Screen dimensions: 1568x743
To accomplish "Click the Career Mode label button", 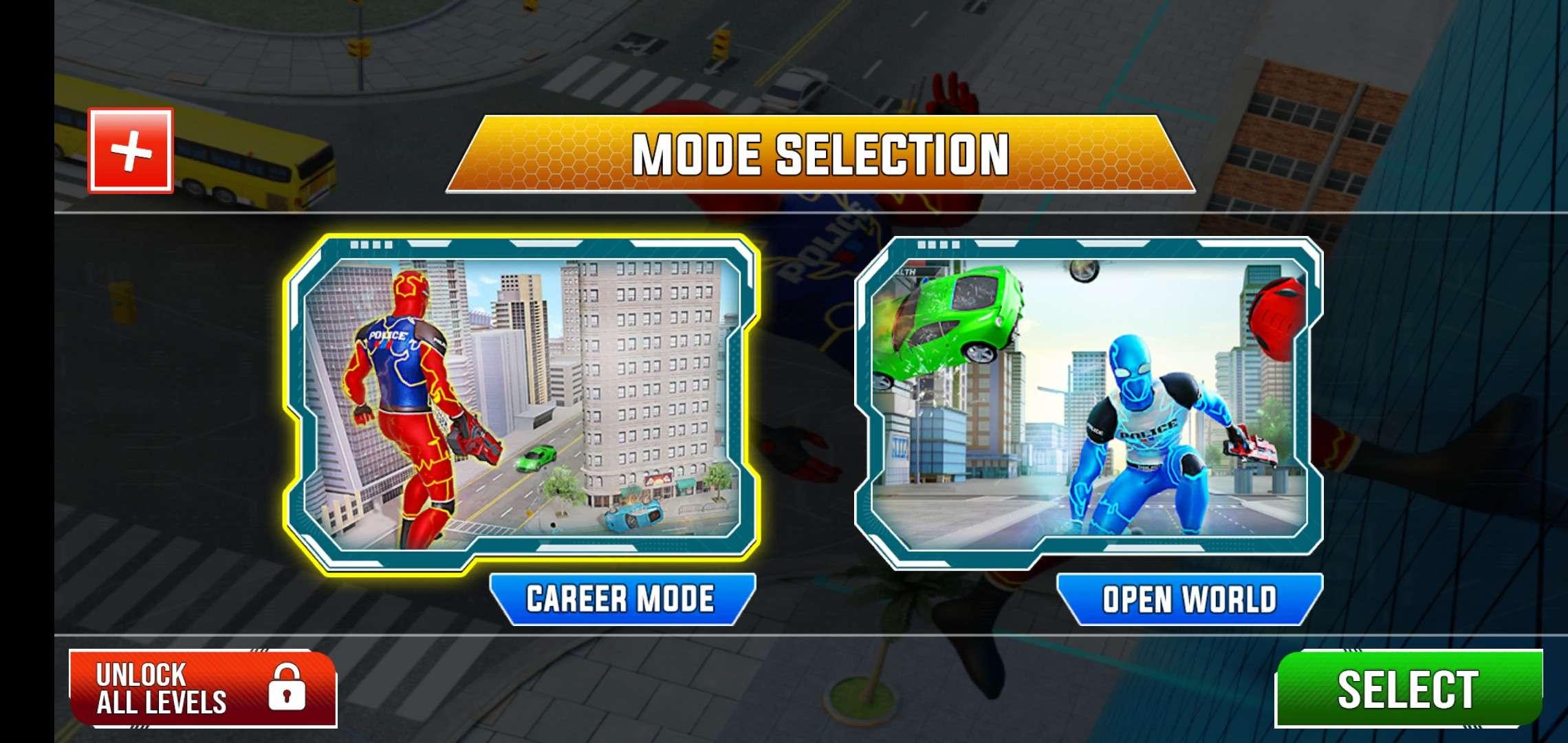I will point(622,599).
